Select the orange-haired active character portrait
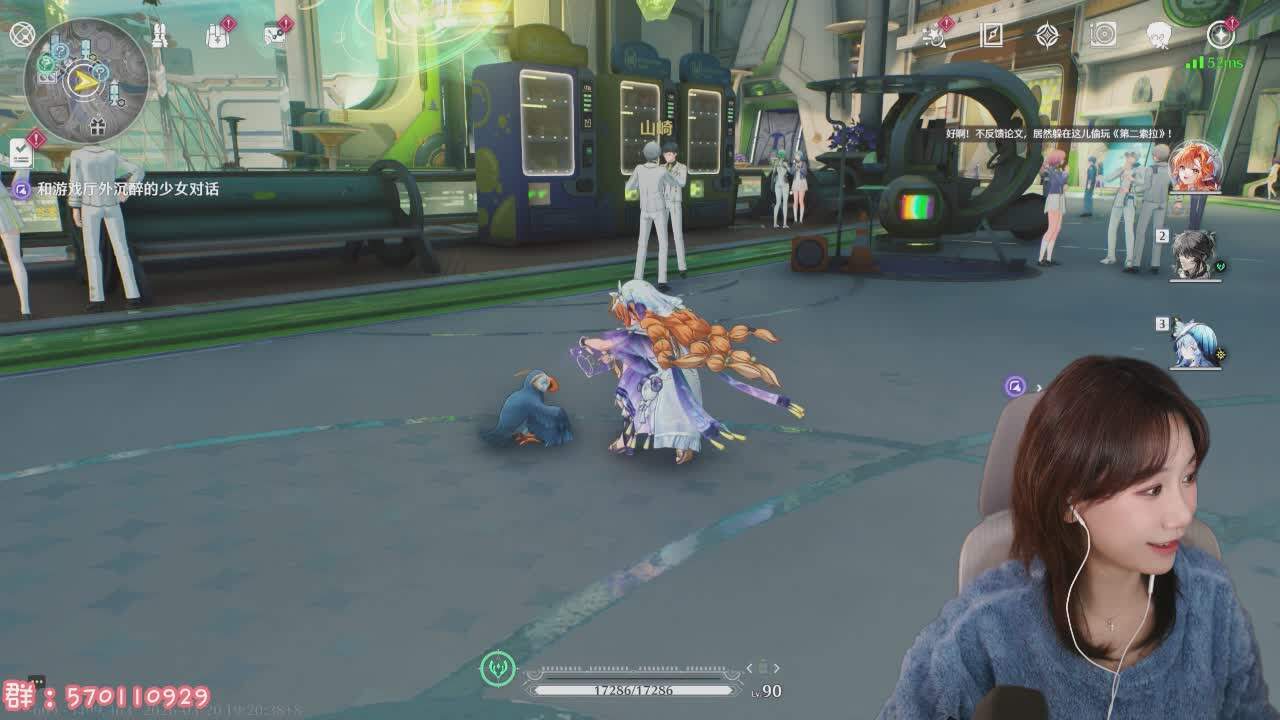The width and height of the screenshot is (1280, 720). click(x=1195, y=166)
